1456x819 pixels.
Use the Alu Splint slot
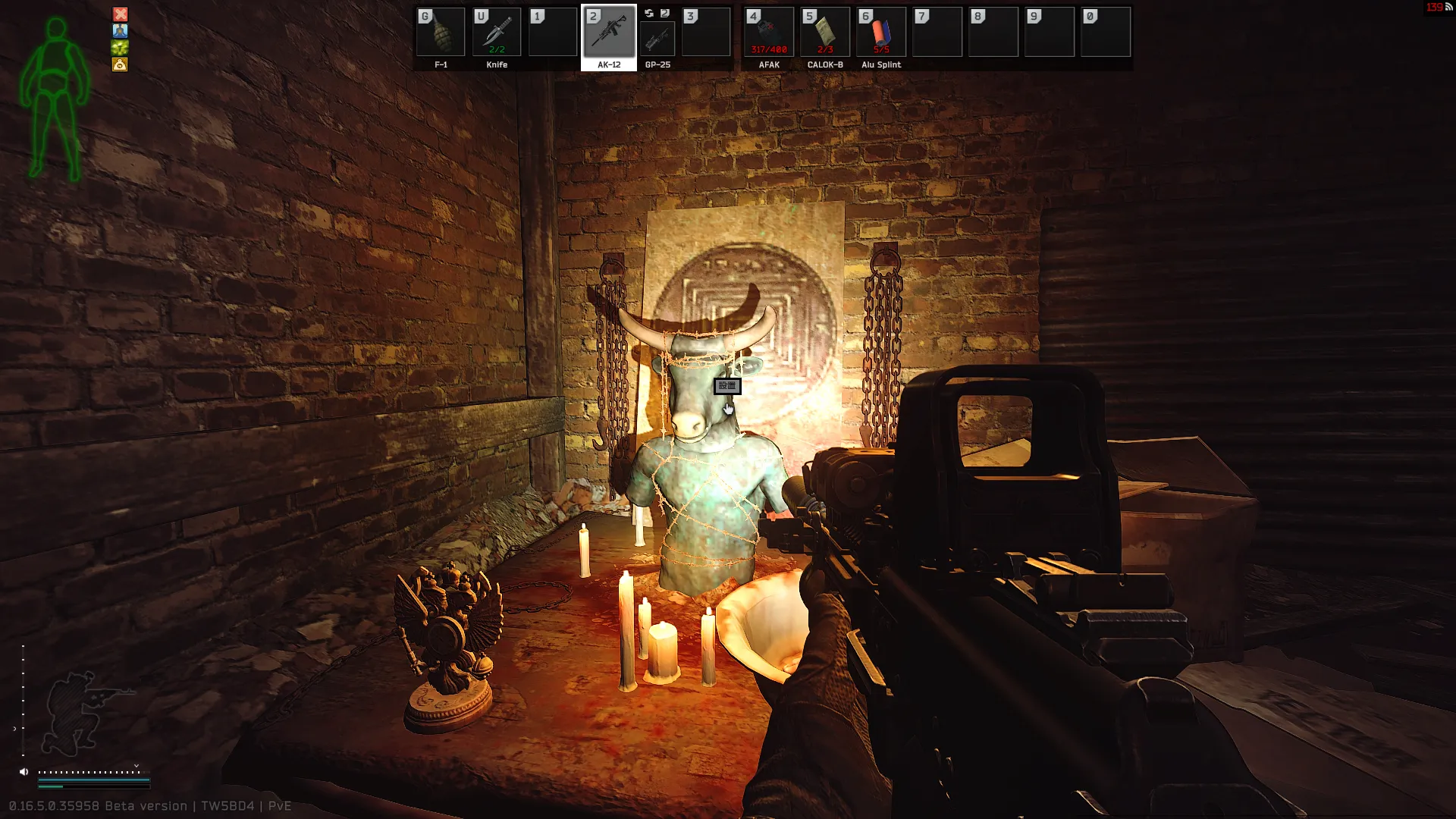881,33
